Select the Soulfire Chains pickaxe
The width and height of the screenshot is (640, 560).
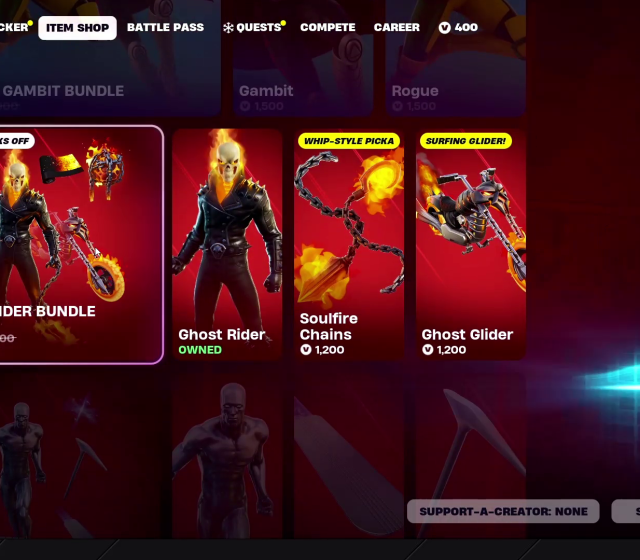349,245
